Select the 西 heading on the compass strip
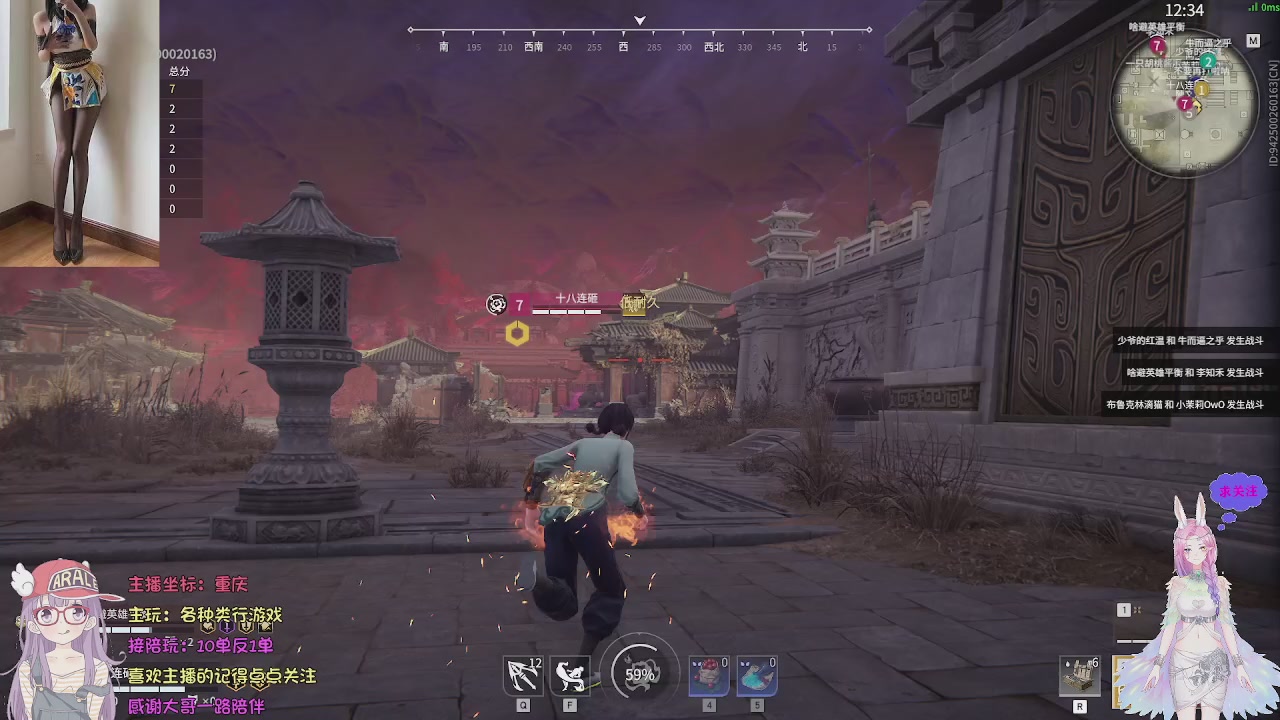 pos(623,47)
